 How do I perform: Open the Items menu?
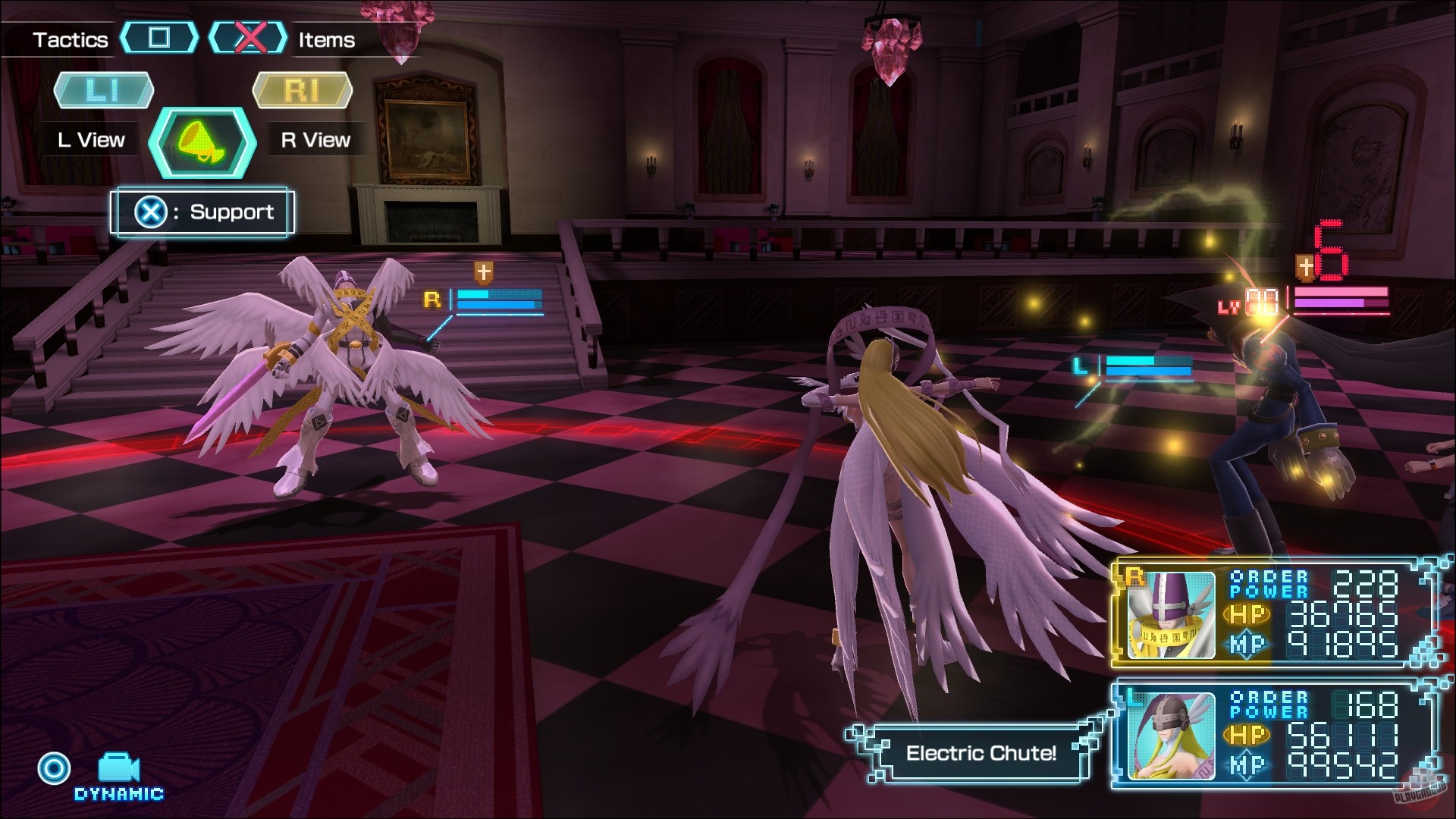[x=325, y=41]
